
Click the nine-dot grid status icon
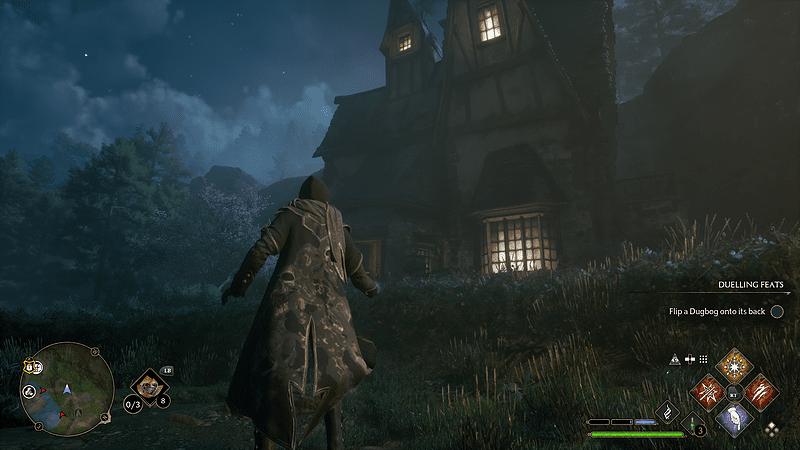pos(703,359)
